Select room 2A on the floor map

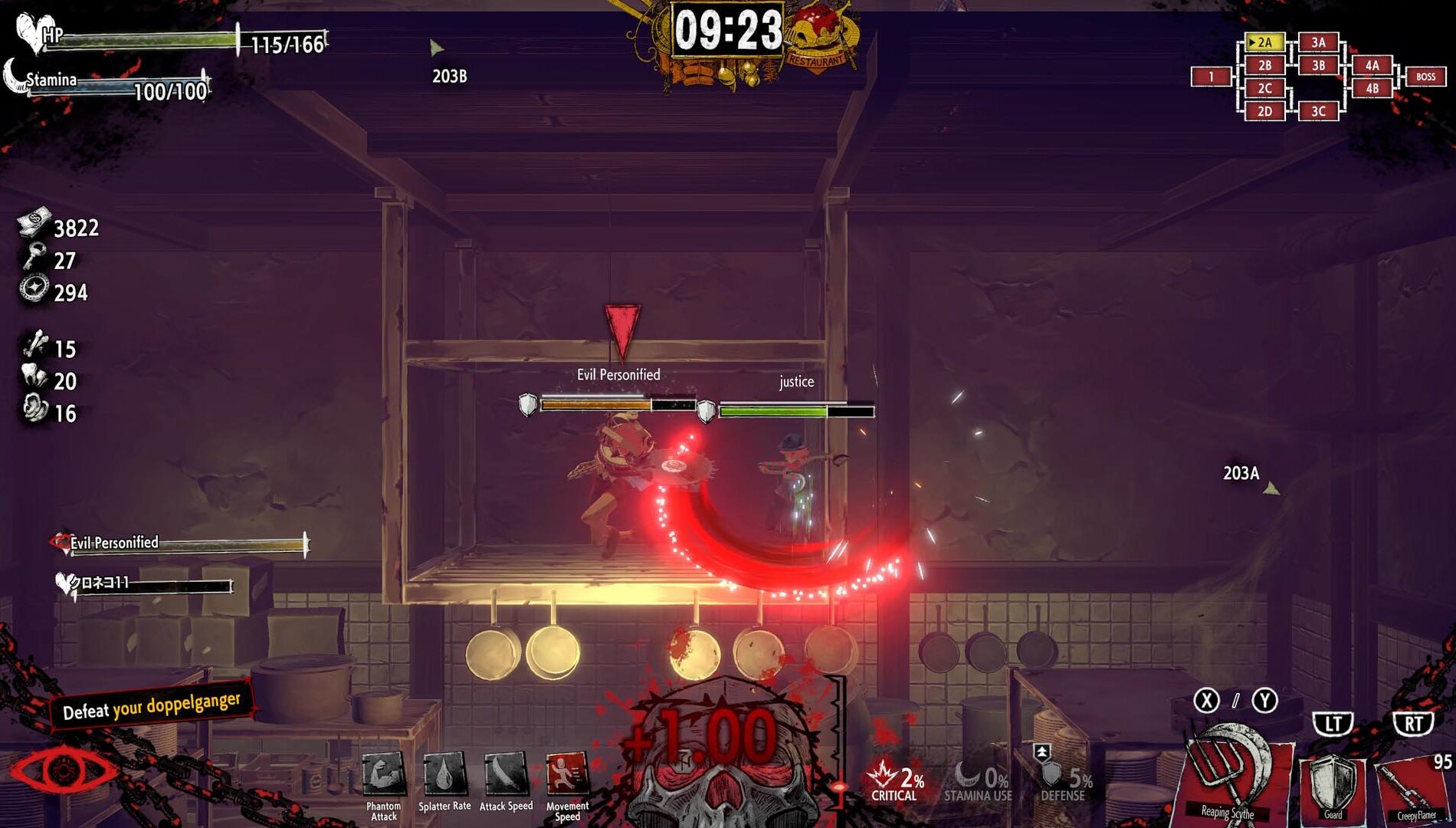tap(1264, 42)
